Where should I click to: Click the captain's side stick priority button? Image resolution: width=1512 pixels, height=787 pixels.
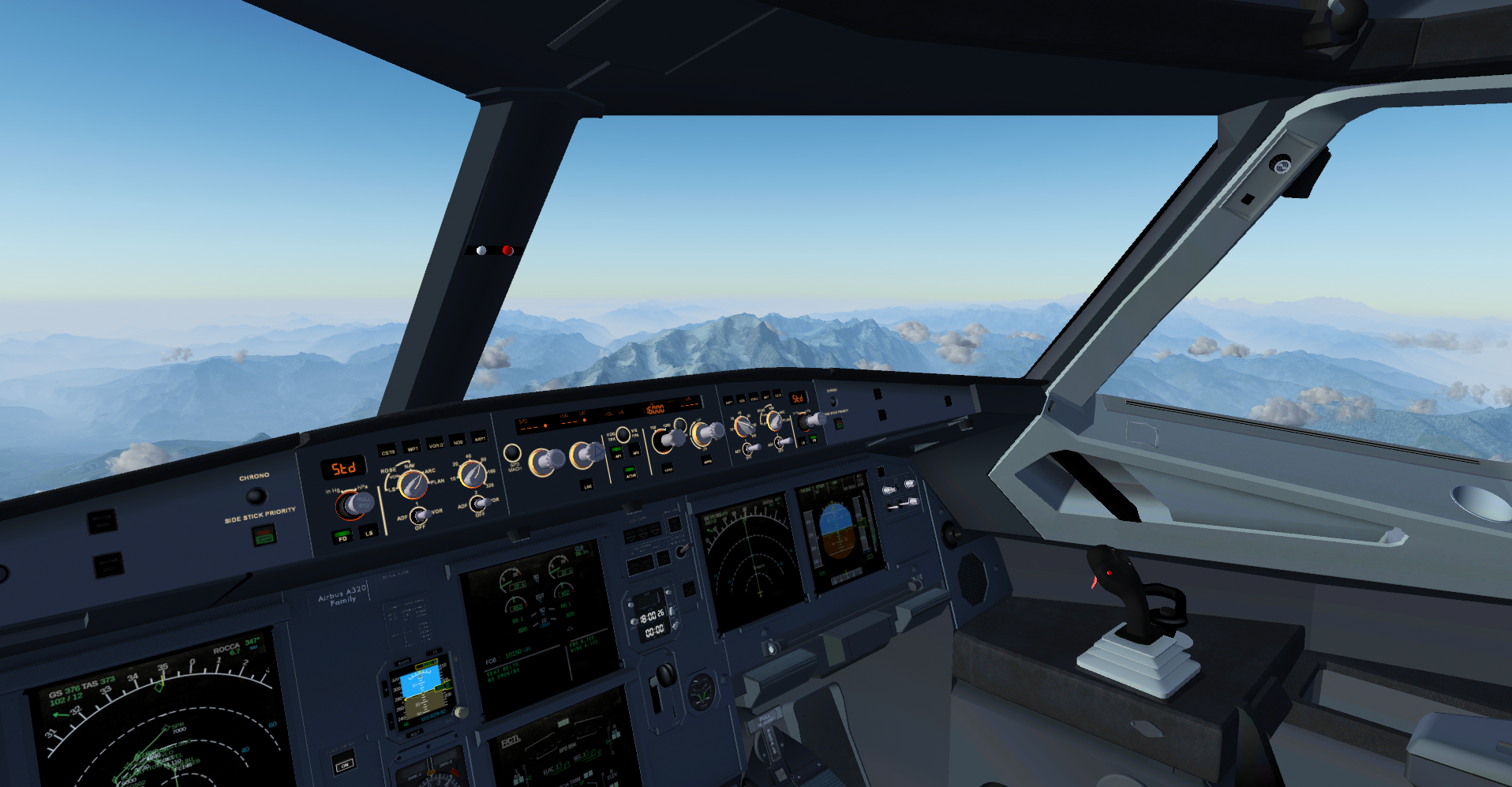click(x=263, y=536)
